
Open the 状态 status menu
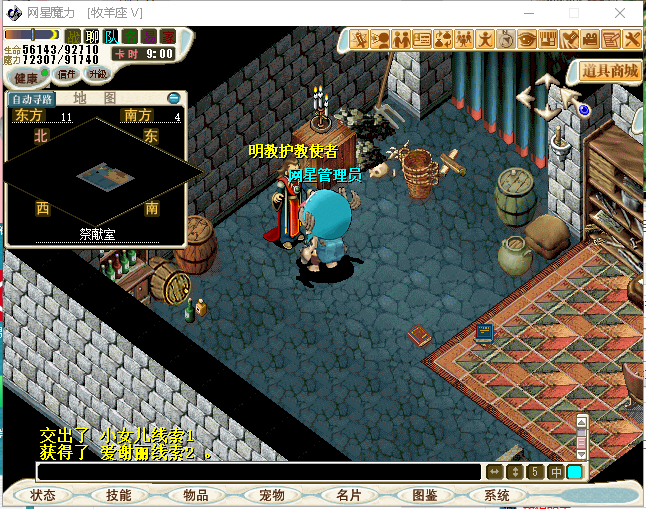pos(43,495)
